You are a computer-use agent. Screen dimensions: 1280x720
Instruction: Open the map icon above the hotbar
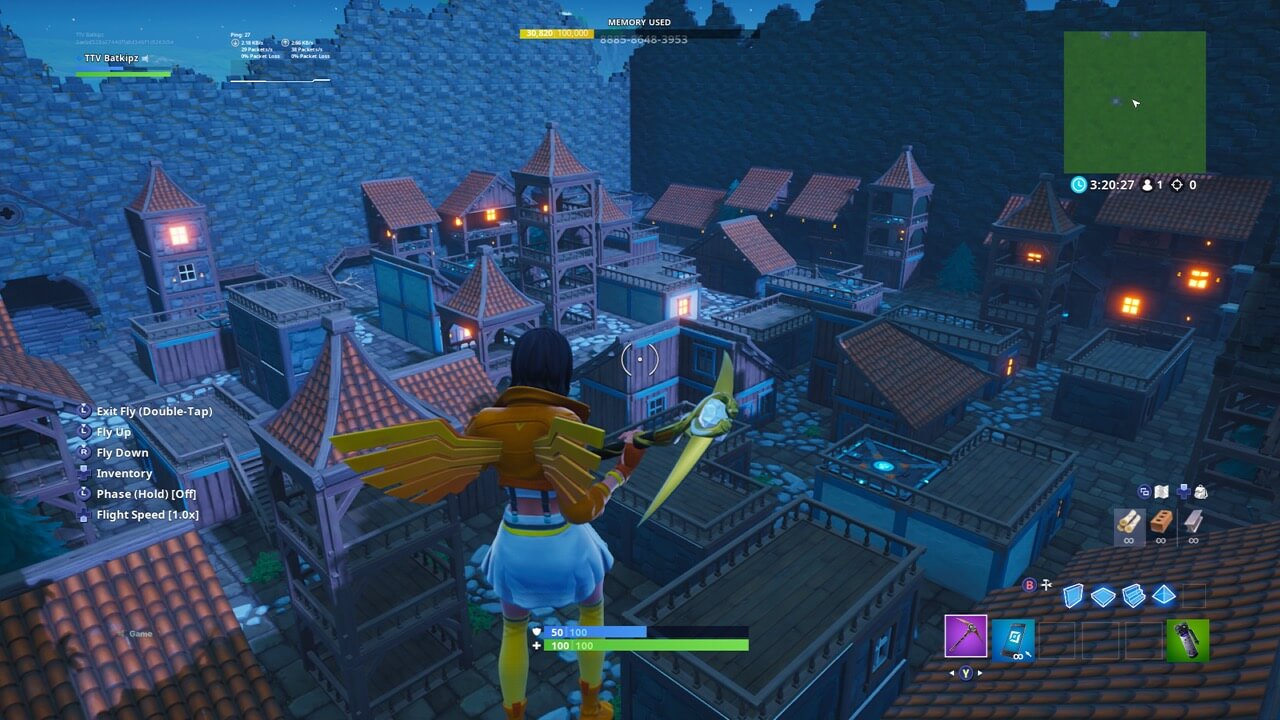click(1163, 491)
